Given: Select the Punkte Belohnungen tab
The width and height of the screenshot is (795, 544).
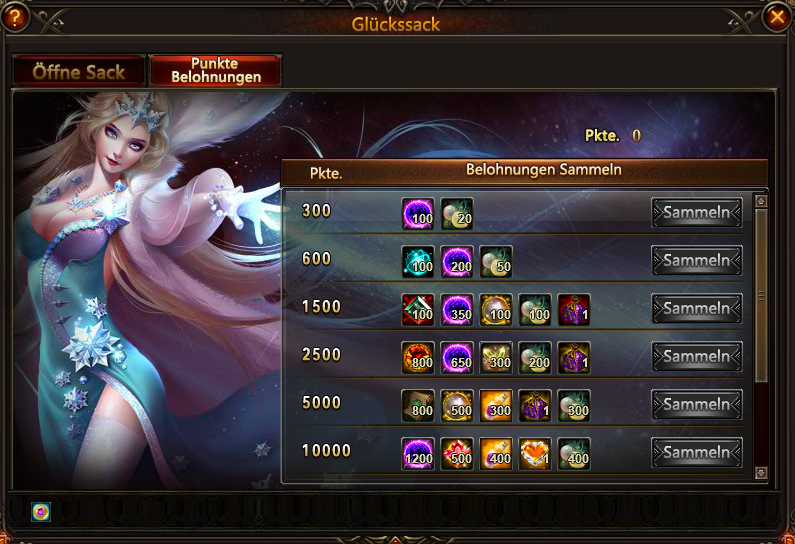Looking at the screenshot, I should pos(215,70).
